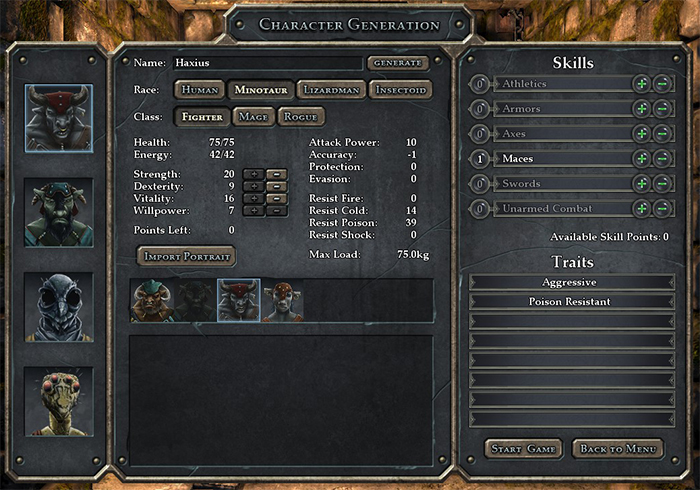
Task: Increase the Strength attribute
Action: [x=254, y=174]
